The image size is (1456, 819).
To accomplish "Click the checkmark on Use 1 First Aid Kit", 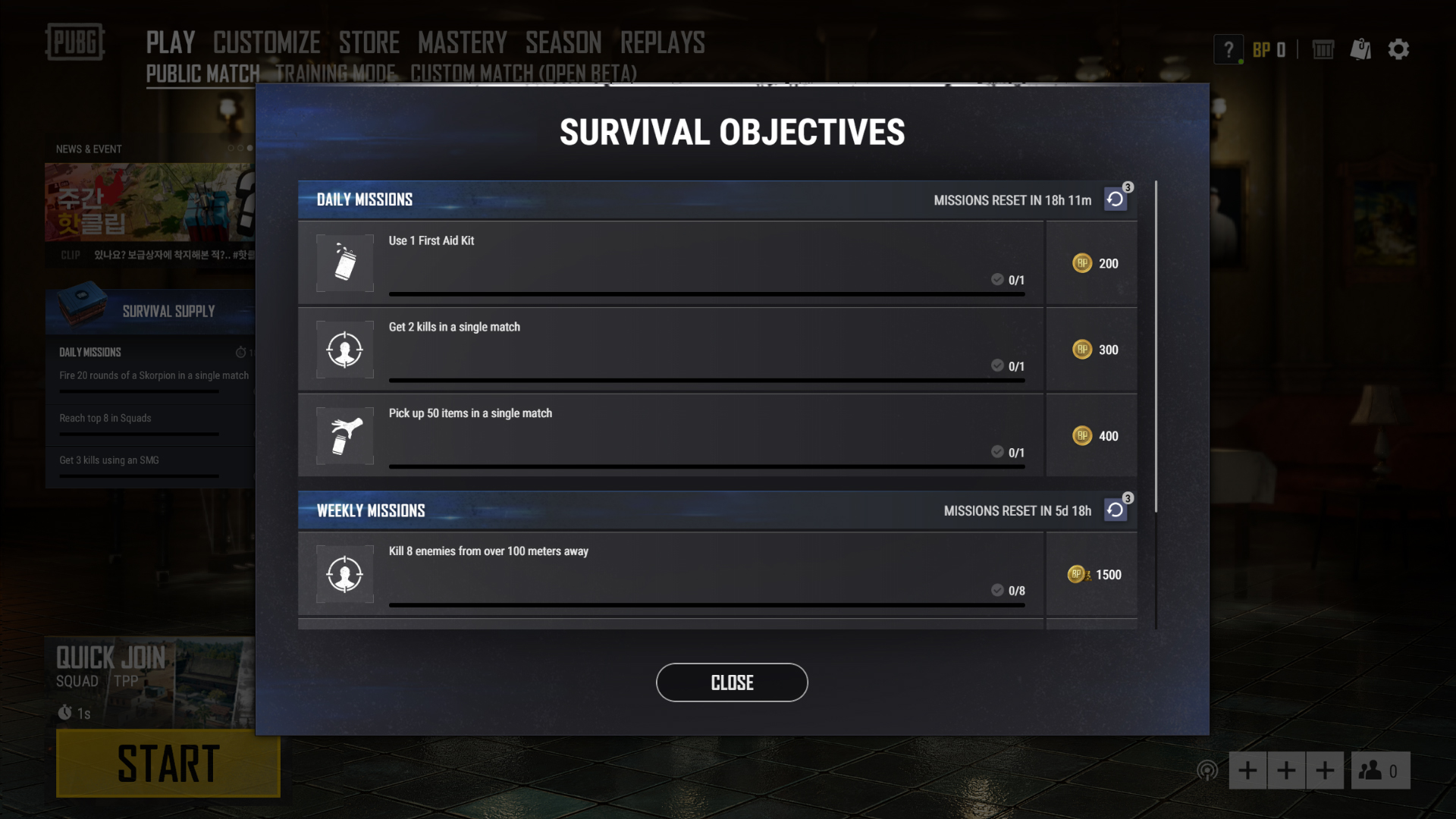I will [996, 279].
